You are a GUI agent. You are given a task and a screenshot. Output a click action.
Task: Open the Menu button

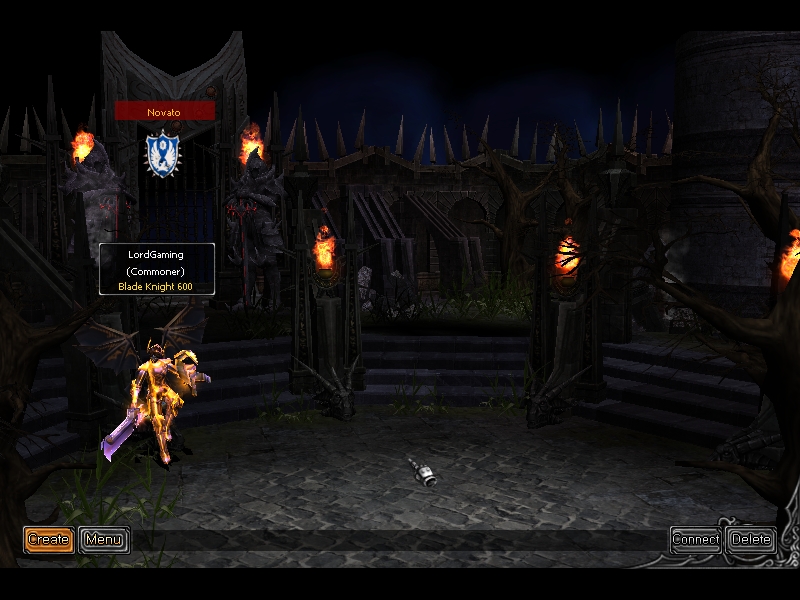pos(104,540)
